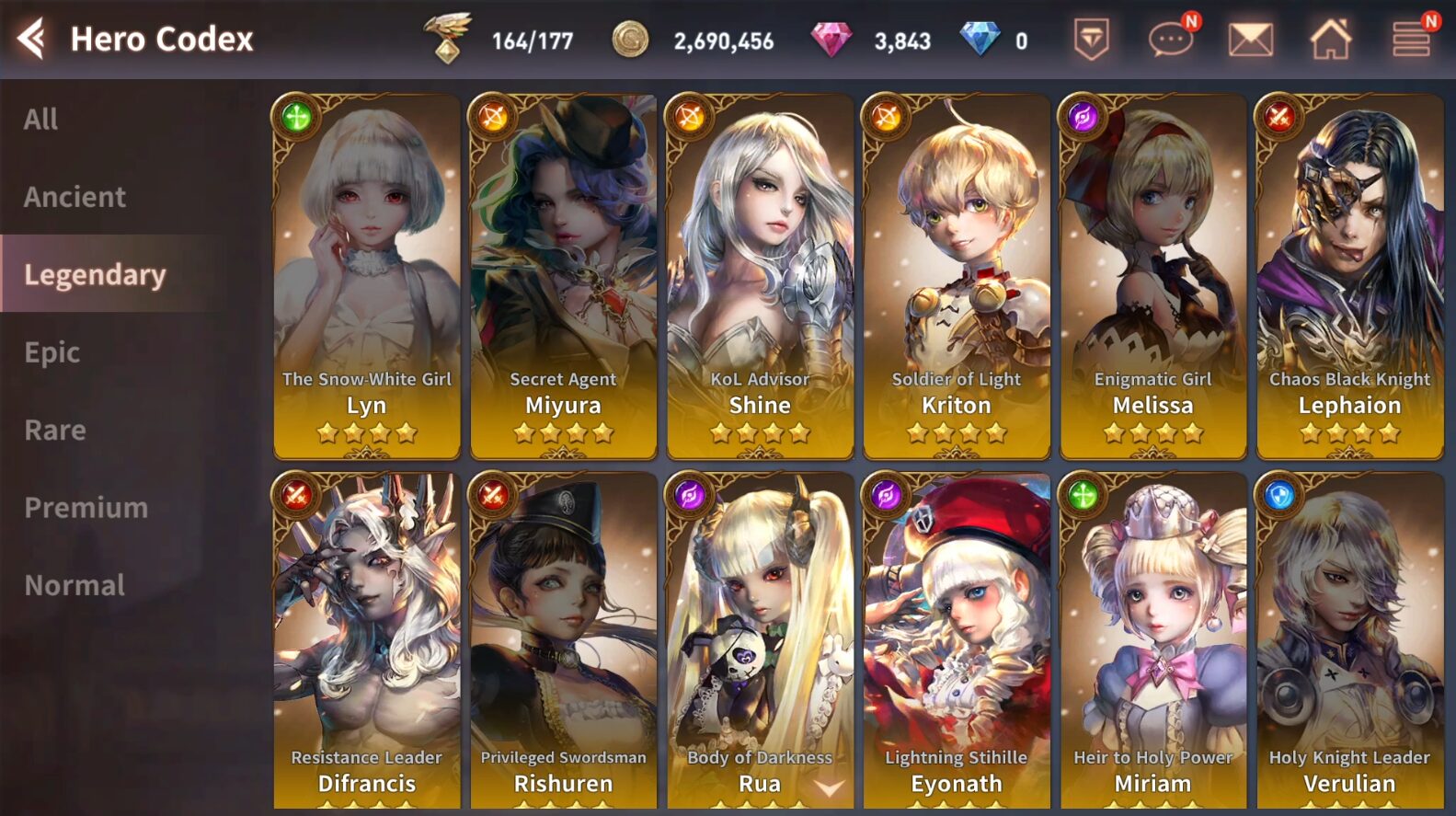Open Shine the KoL Advisor's card
This screenshot has width=1456, height=816.
(x=760, y=267)
